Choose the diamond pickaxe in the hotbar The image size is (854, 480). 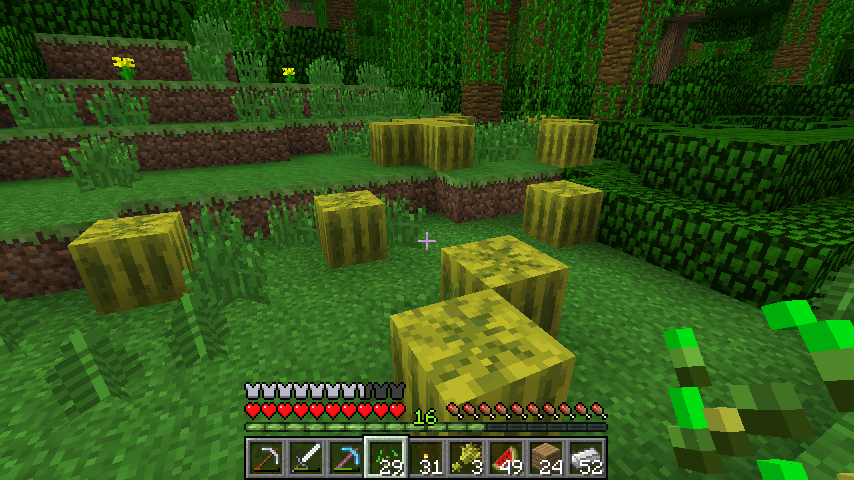(x=345, y=458)
